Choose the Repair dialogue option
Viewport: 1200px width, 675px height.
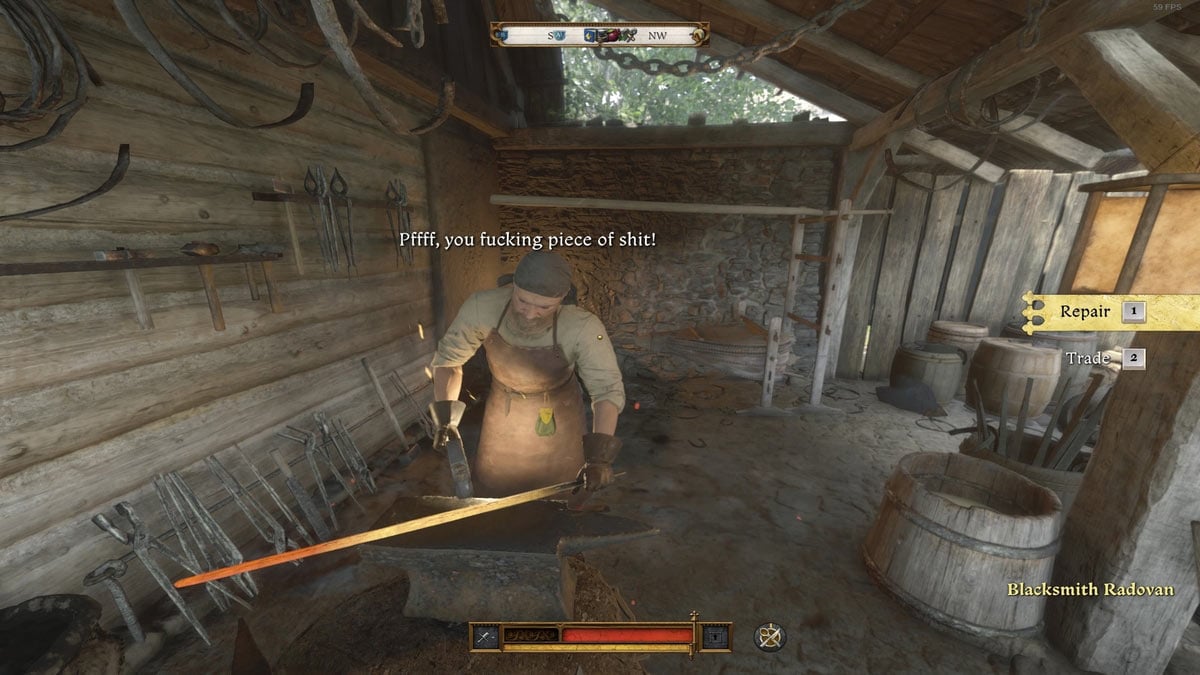pos(1085,311)
